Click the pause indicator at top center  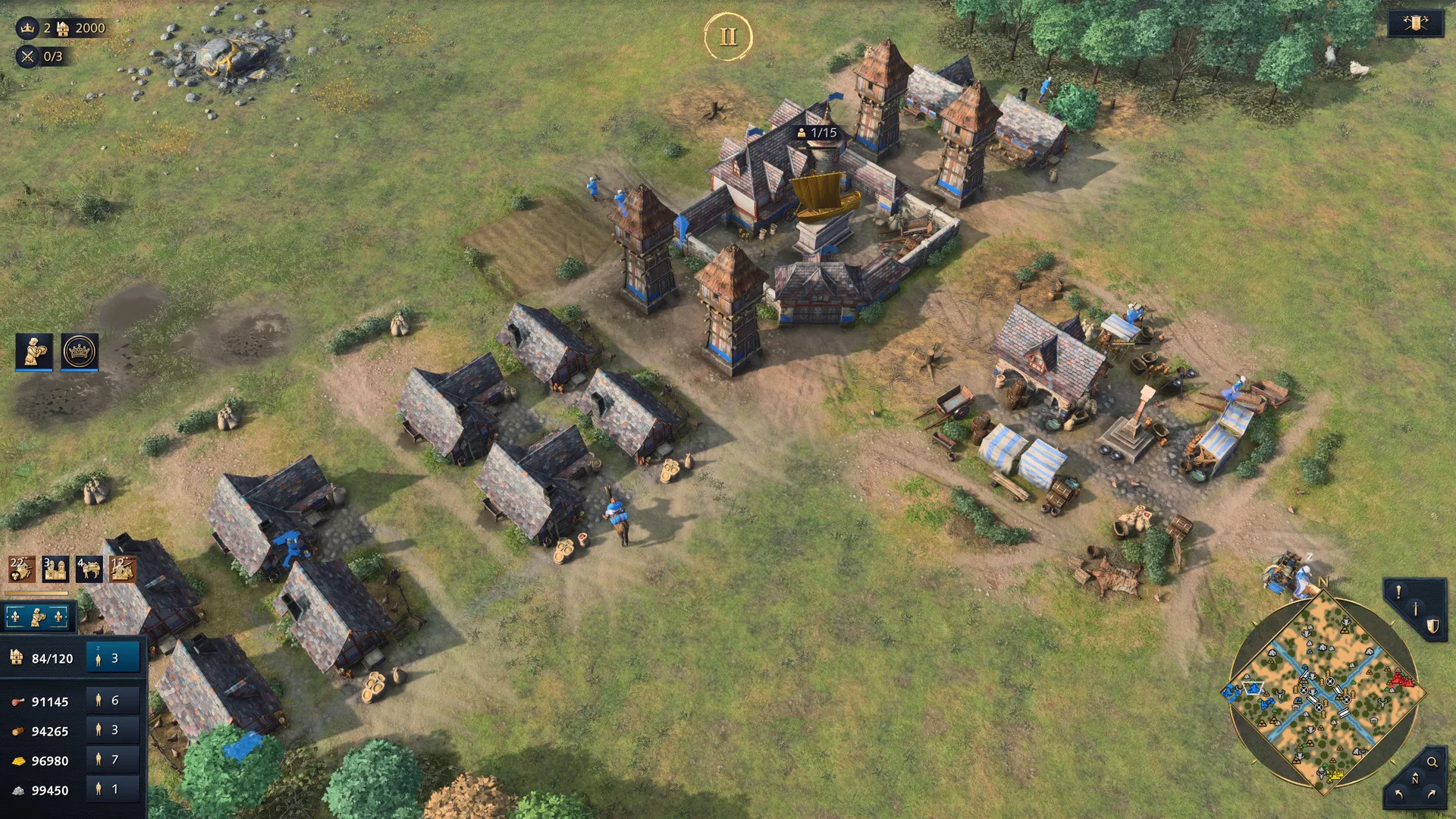728,36
